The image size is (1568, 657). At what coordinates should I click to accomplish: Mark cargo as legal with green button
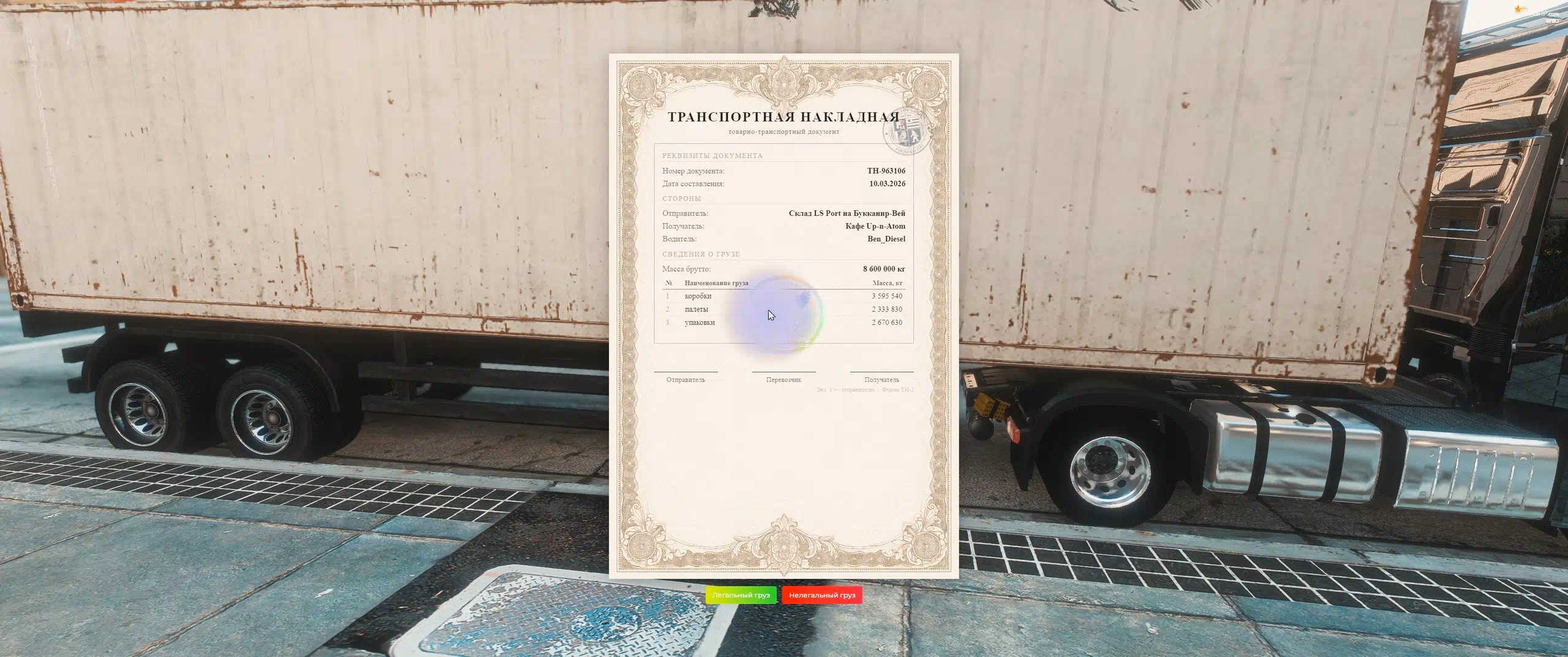[x=741, y=595]
